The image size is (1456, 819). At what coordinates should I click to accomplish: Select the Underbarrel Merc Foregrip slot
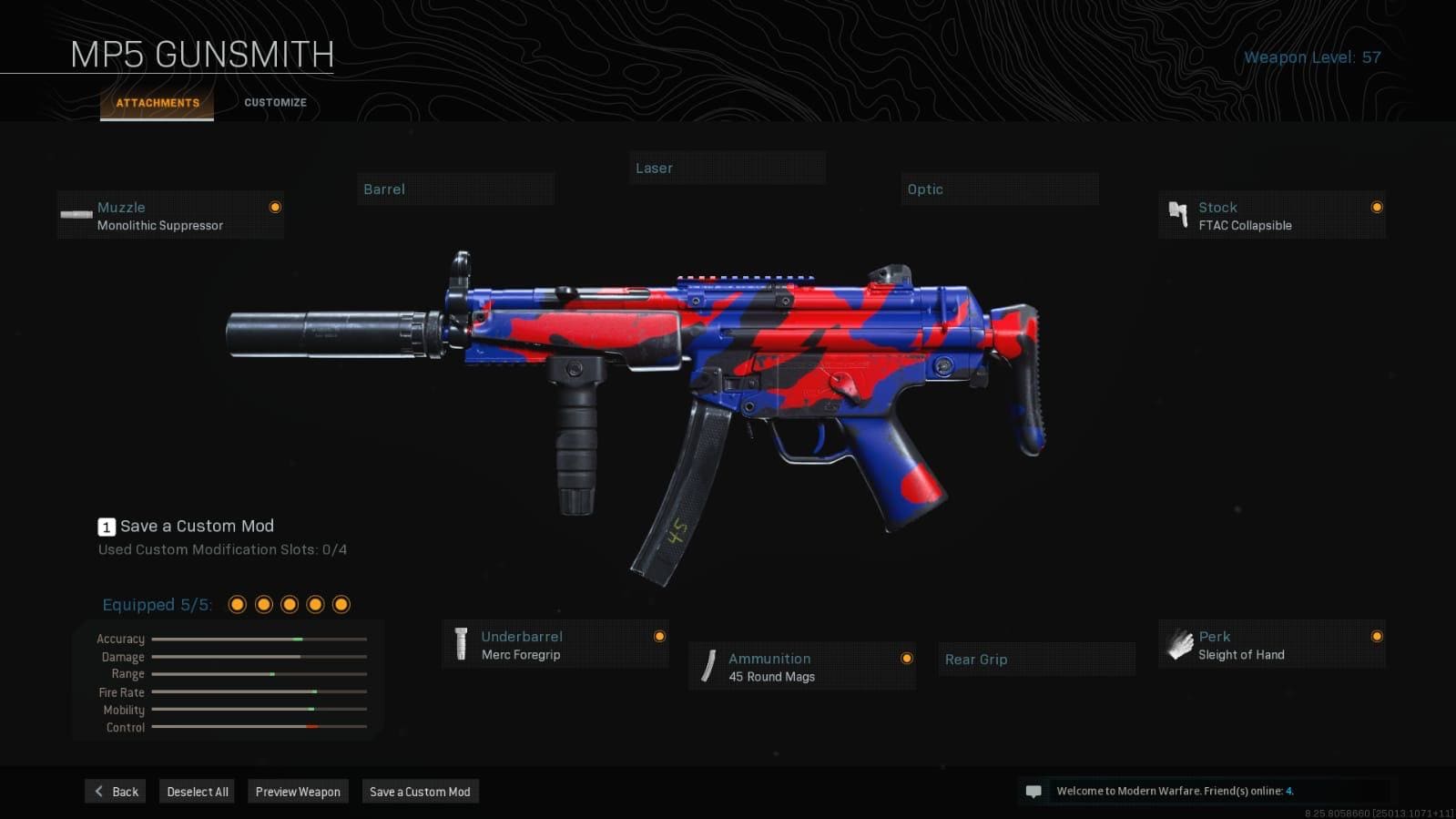click(x=555, y=645)
